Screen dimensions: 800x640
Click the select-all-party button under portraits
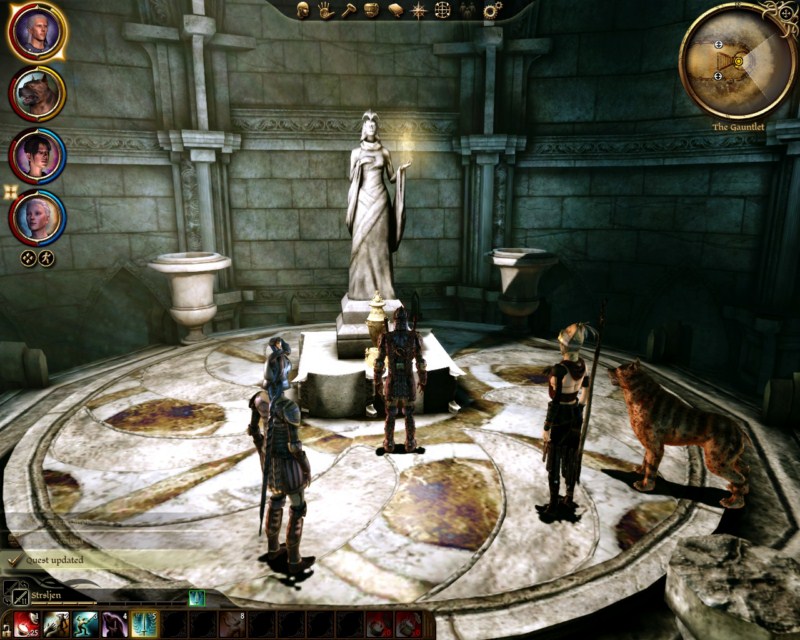click(x=29, y=258)
